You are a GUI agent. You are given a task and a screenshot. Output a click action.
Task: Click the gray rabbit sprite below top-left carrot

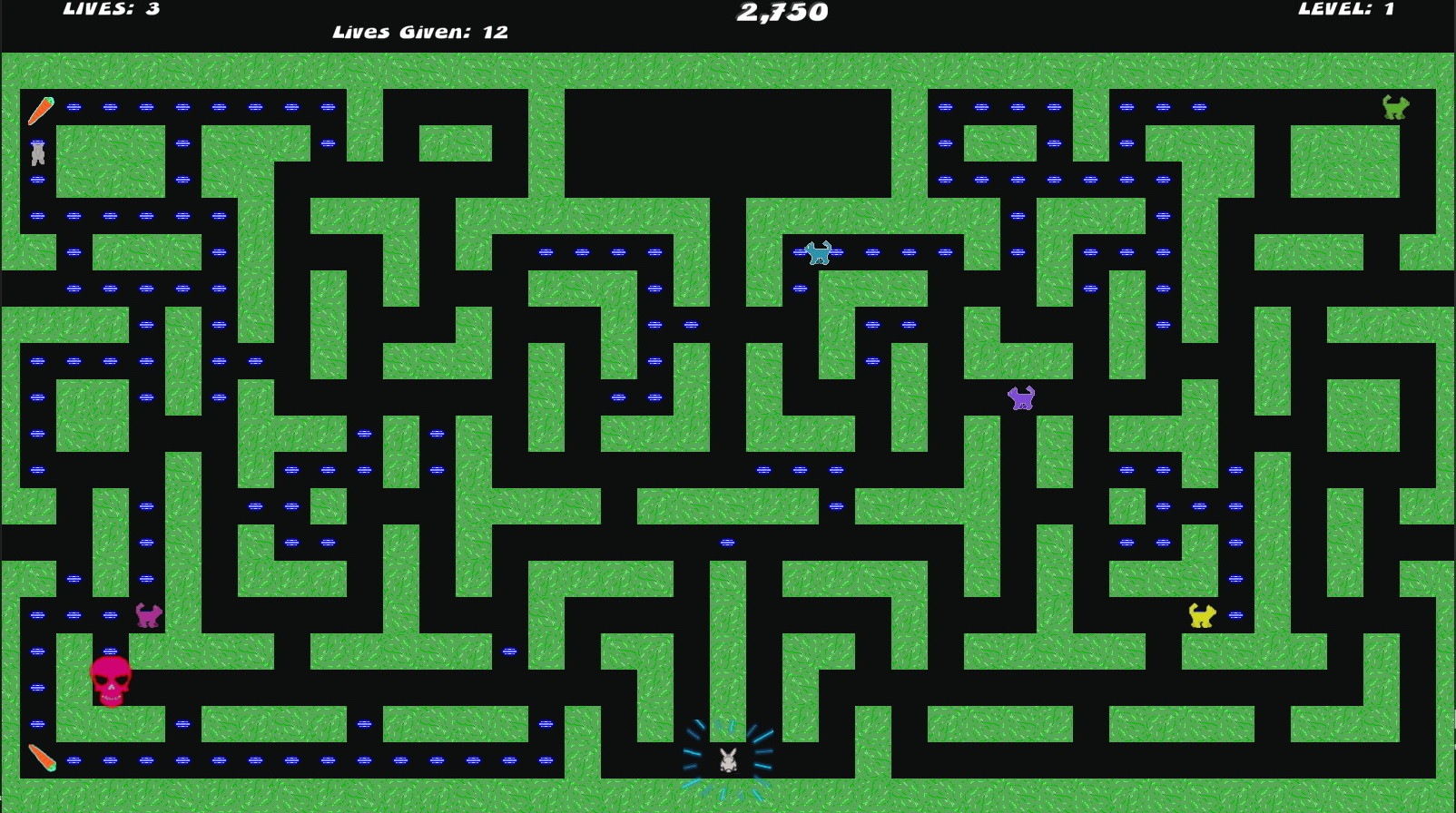(38, 154)
